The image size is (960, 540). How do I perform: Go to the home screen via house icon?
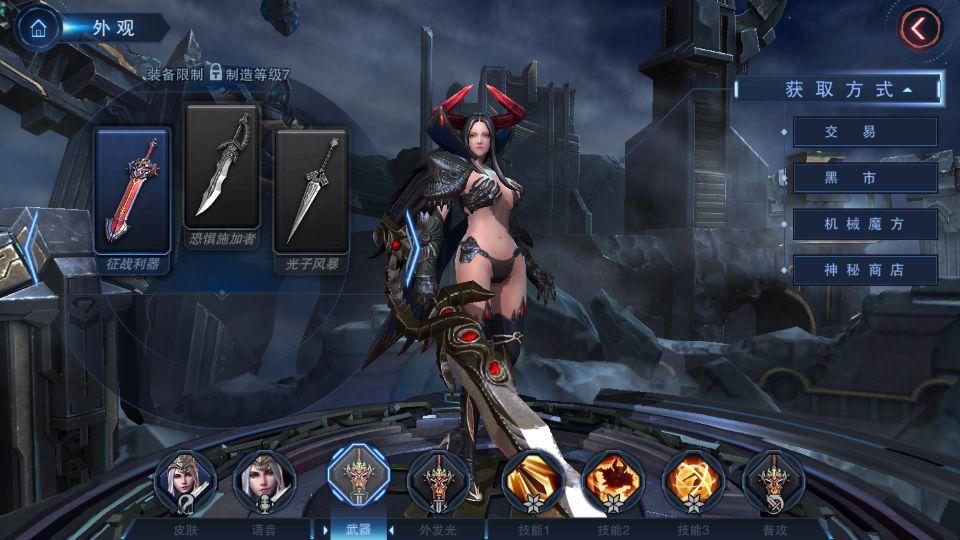(38, 28)
